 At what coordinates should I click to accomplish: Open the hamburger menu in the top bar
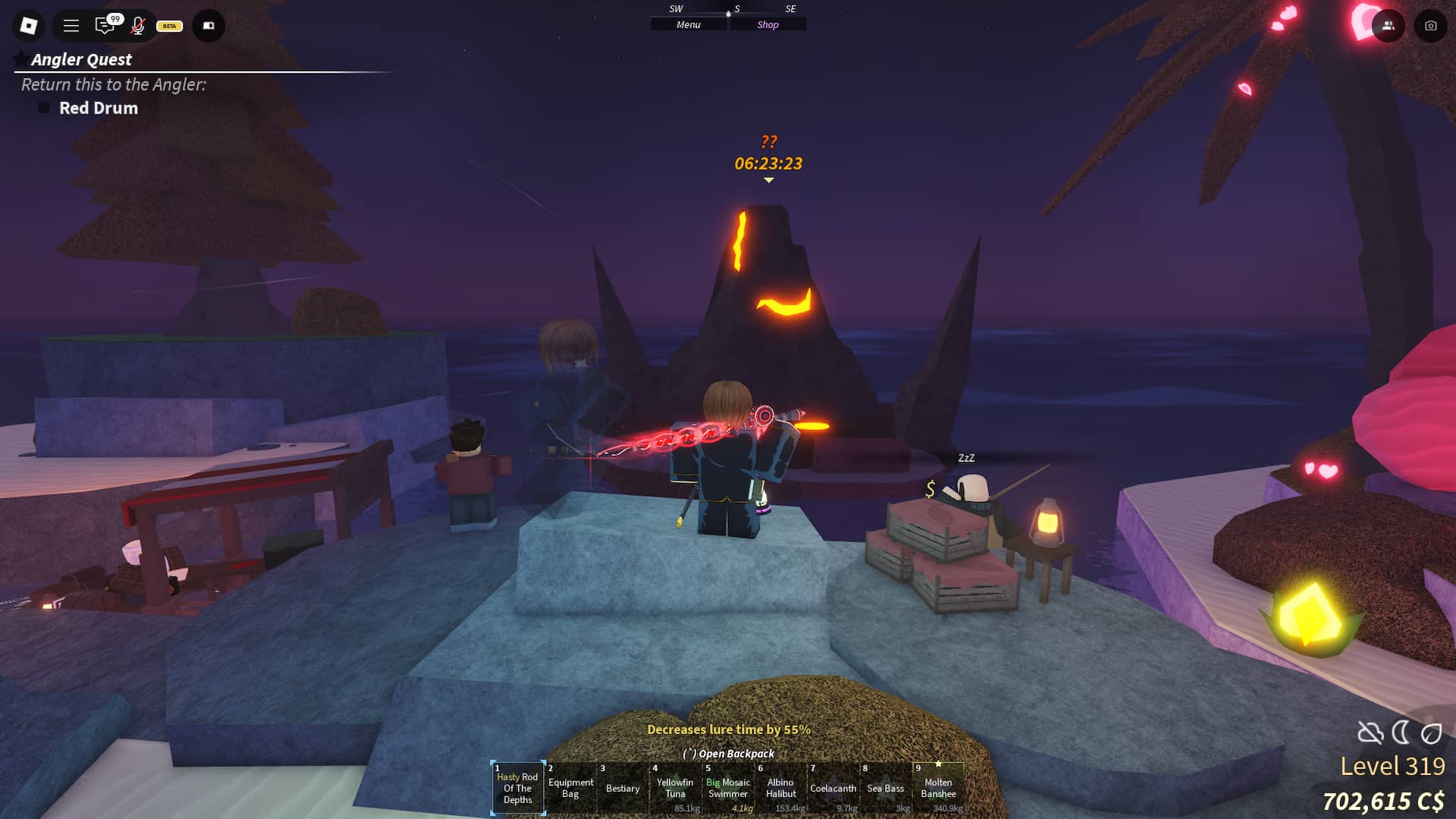coord(71,25)
